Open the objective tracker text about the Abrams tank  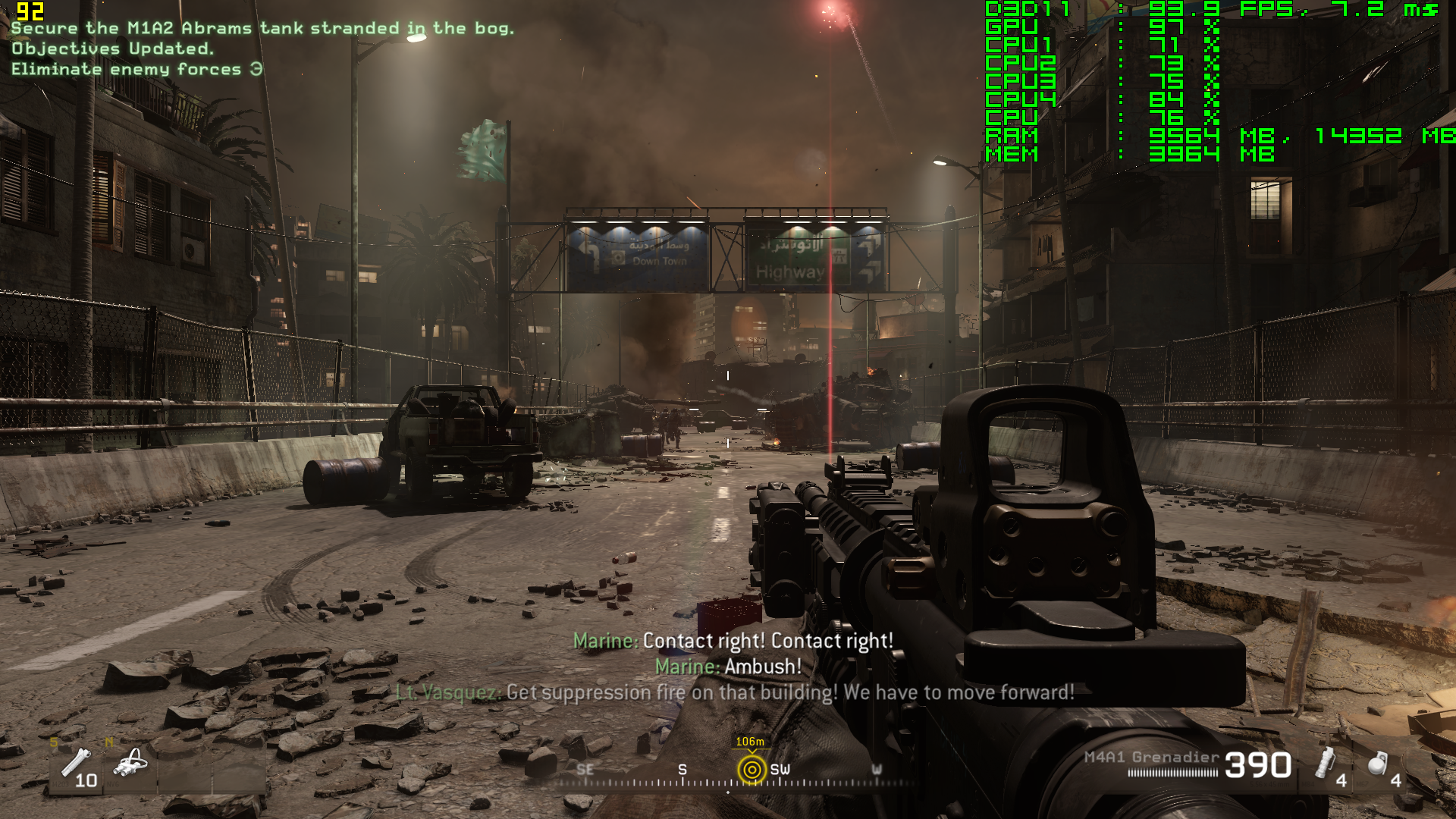click(262, 29)
